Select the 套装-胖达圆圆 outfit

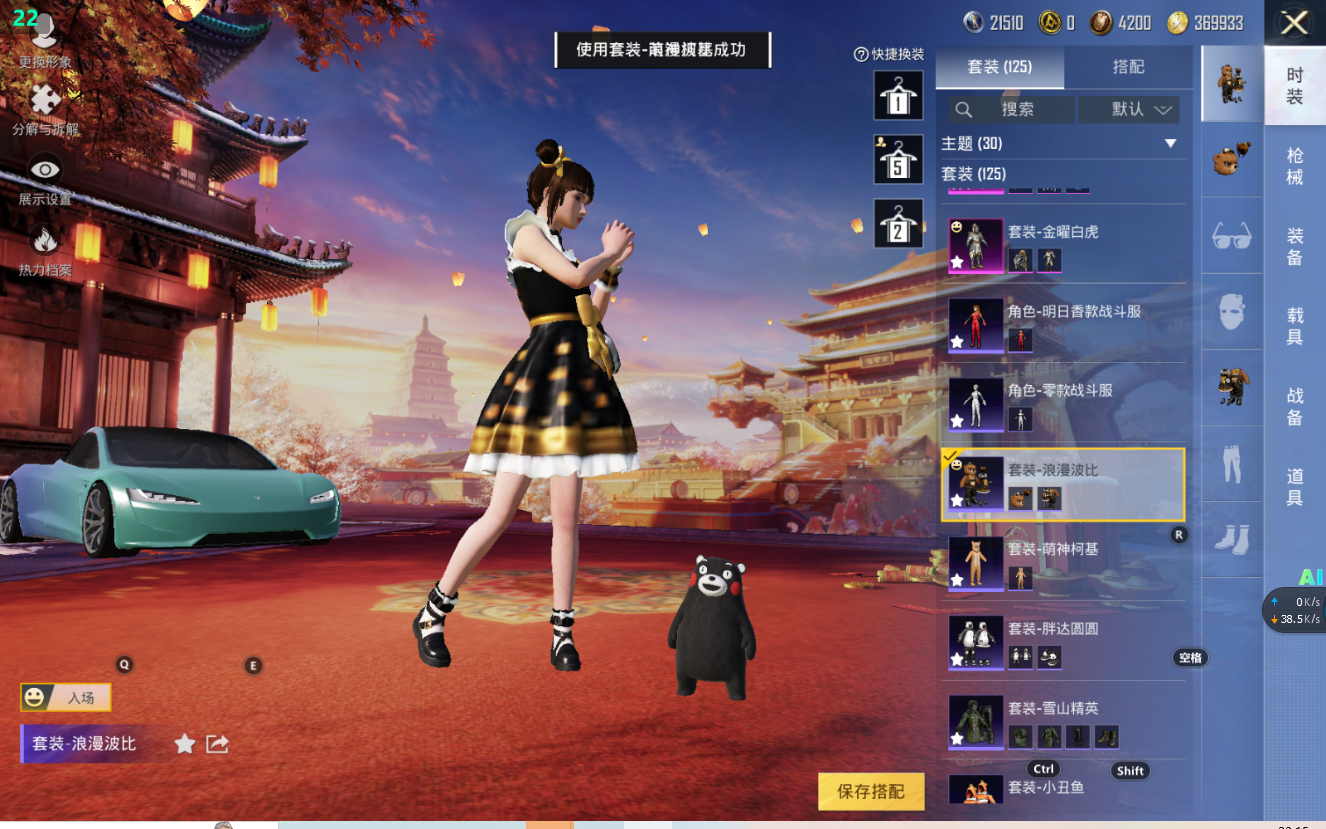click(x=1063, y=643)
